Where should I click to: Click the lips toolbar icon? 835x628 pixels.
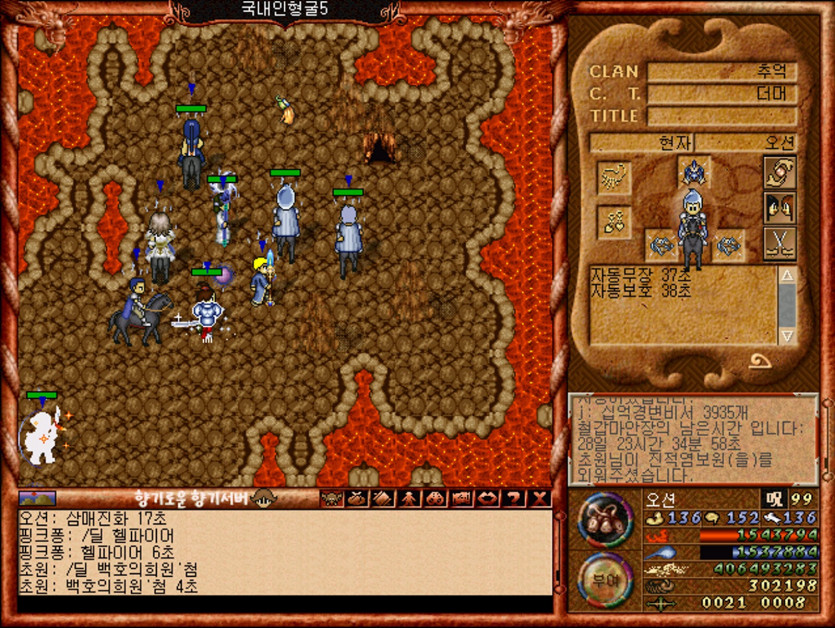(x=488, y=498)
